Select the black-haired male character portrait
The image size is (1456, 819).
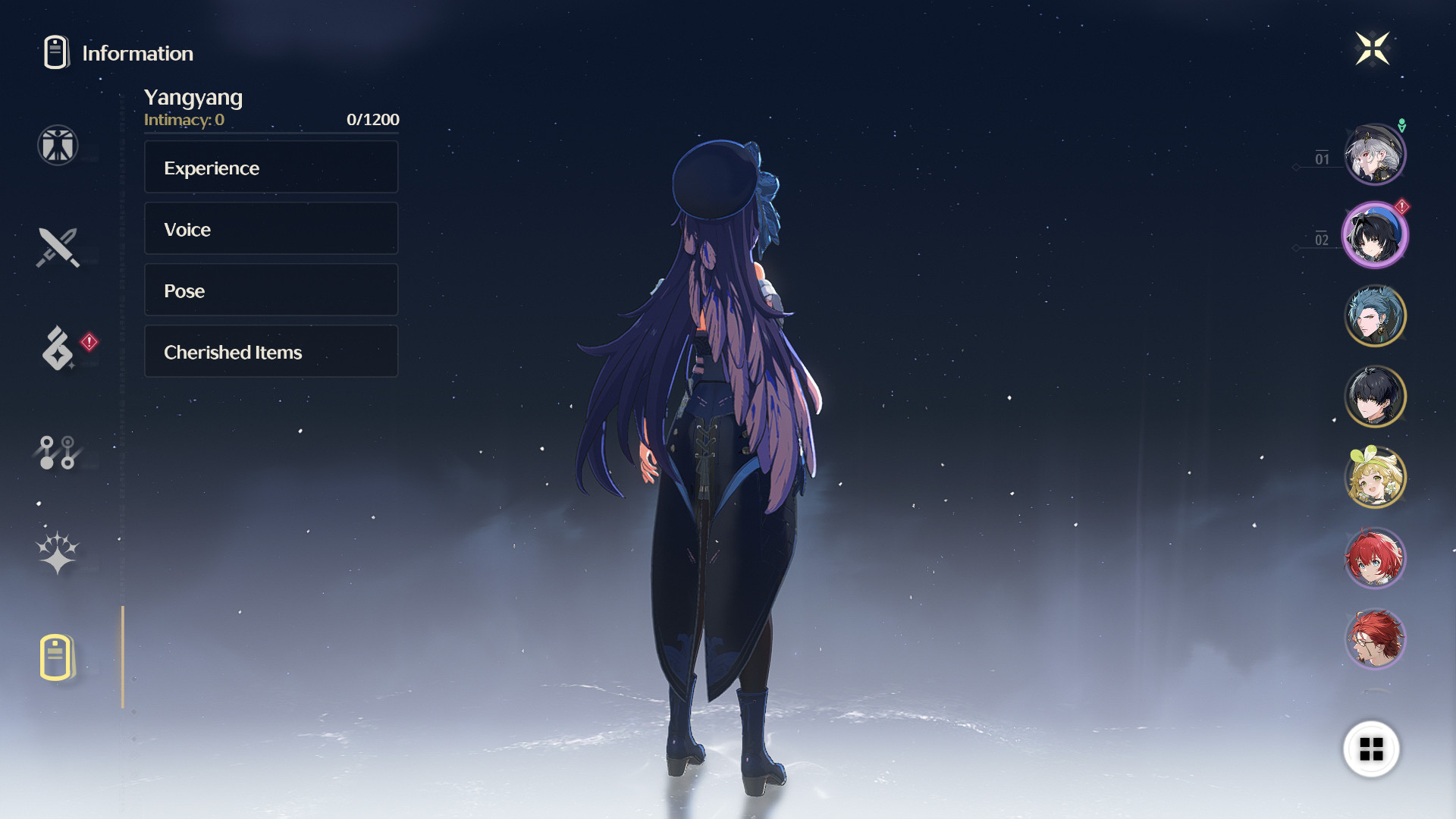pos(1375,397)
